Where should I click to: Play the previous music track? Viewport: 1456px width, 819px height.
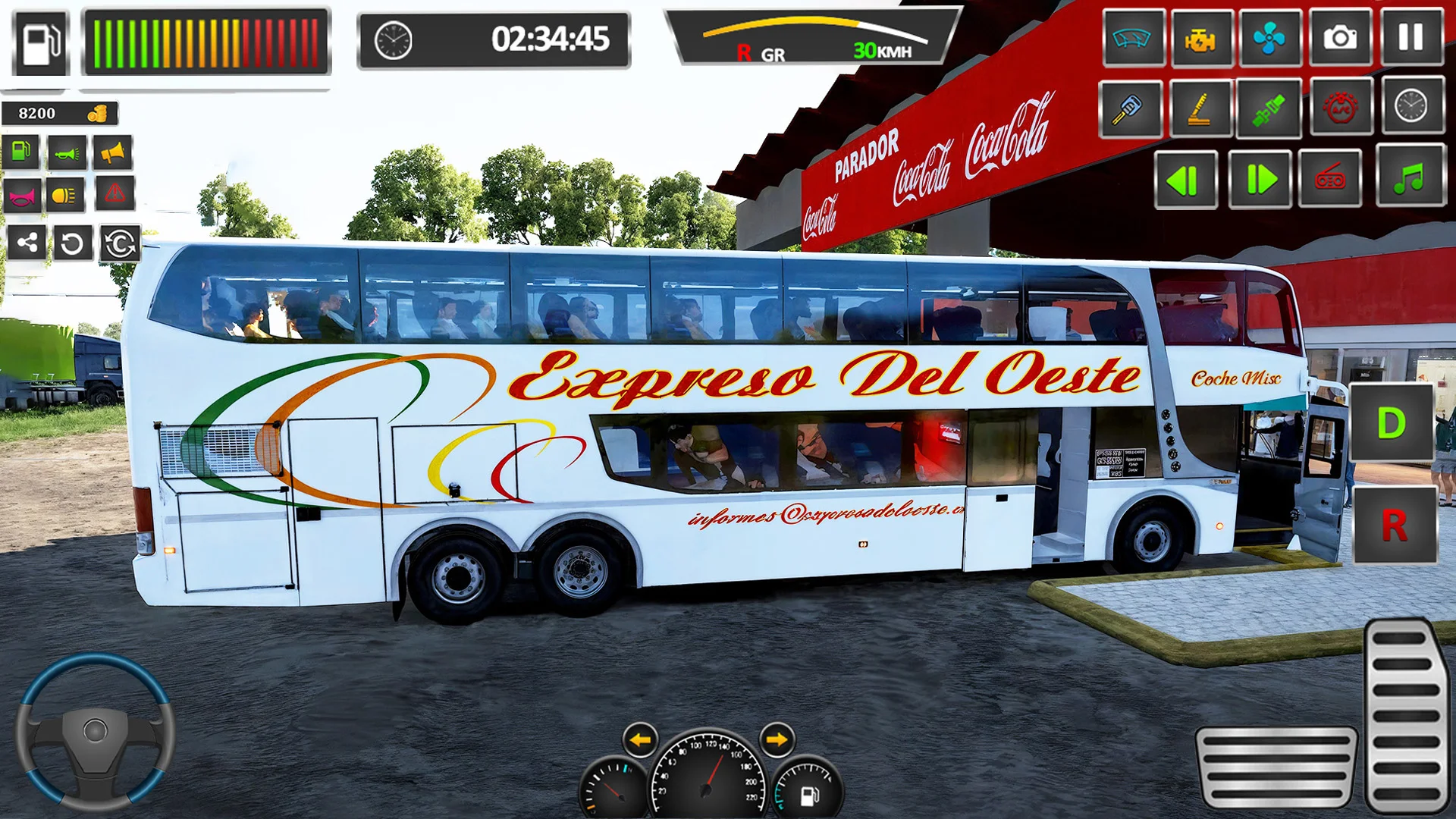coord(1185,180)
